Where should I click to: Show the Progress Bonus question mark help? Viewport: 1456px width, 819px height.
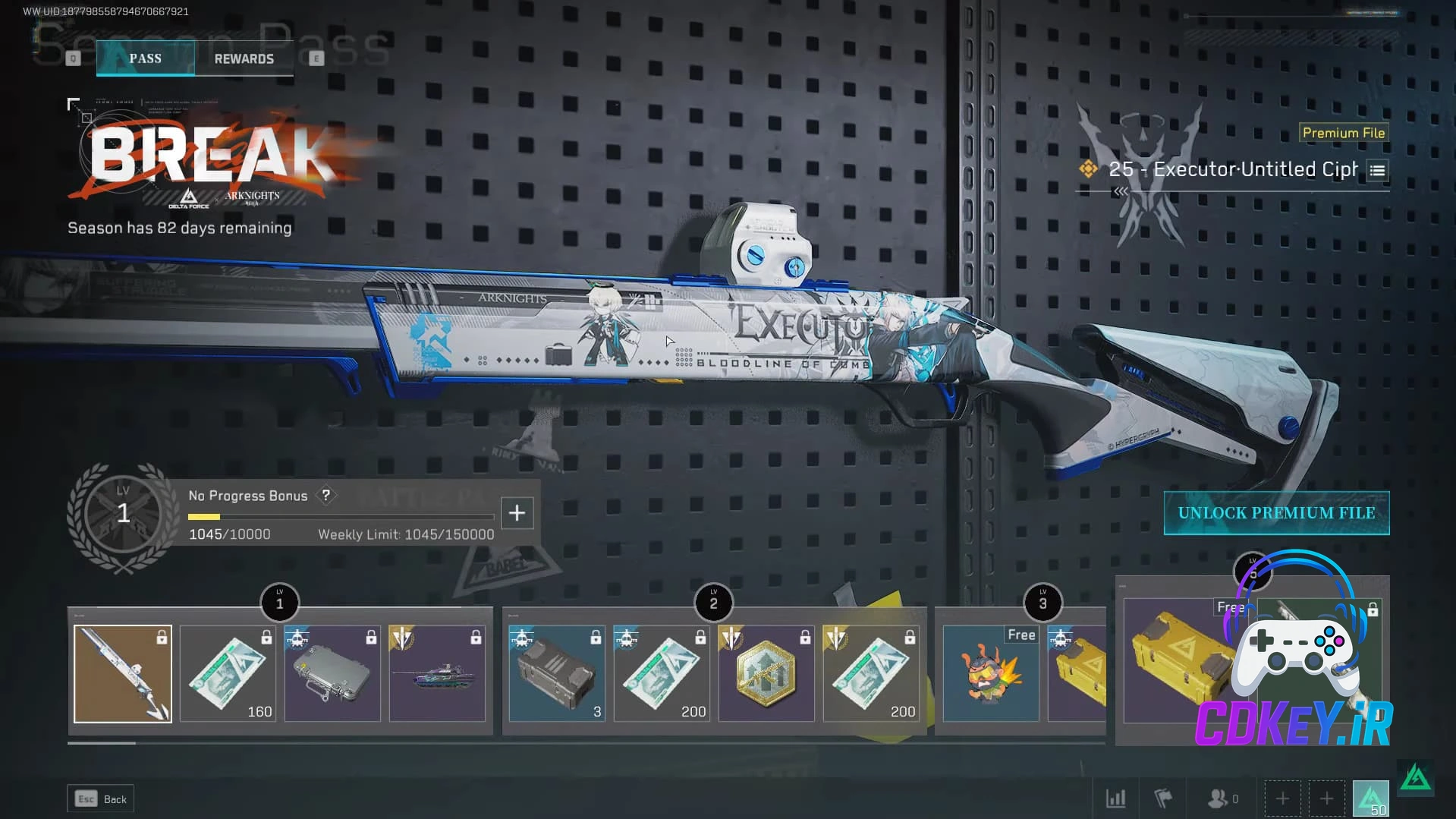[x=325, y=496]
